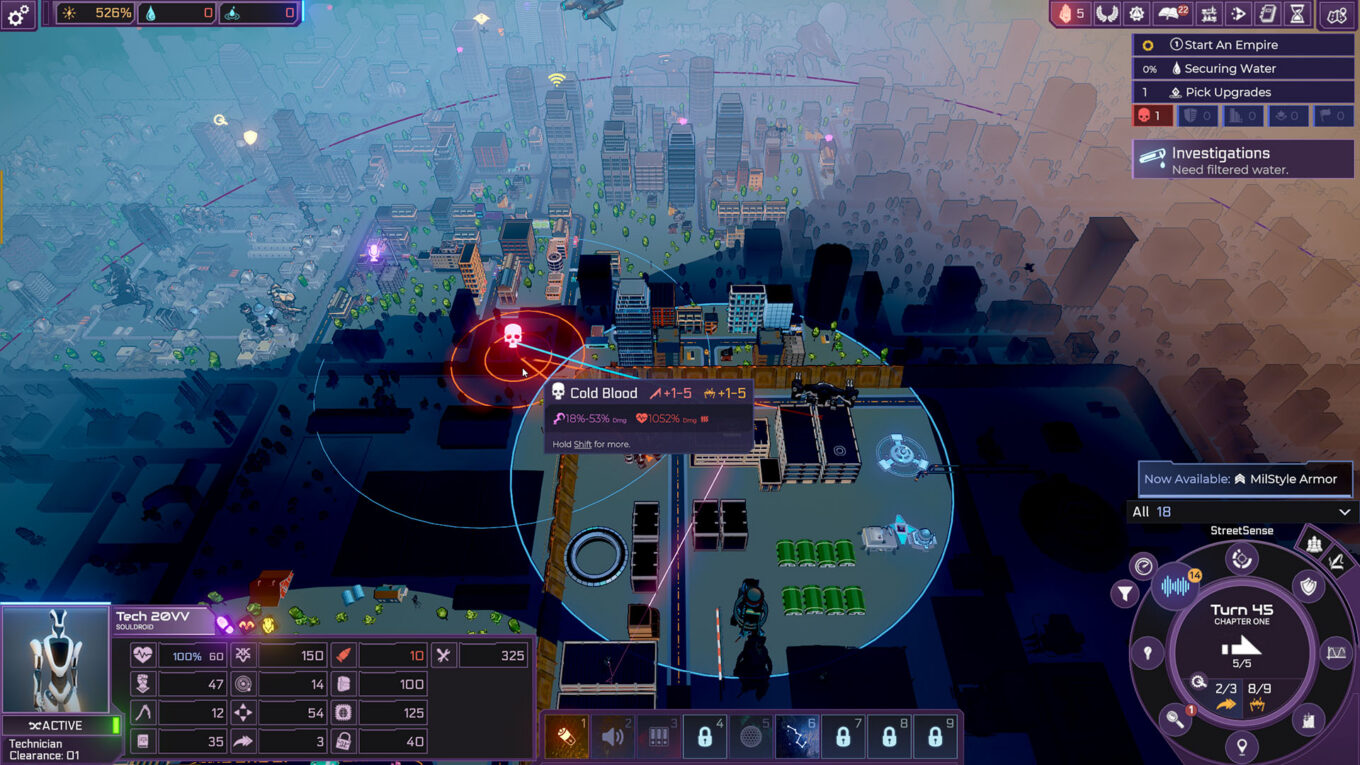This screenshot has width=1360, height=765.
Task: Open the map icon at the top right corner
Action: (1337, 15)
